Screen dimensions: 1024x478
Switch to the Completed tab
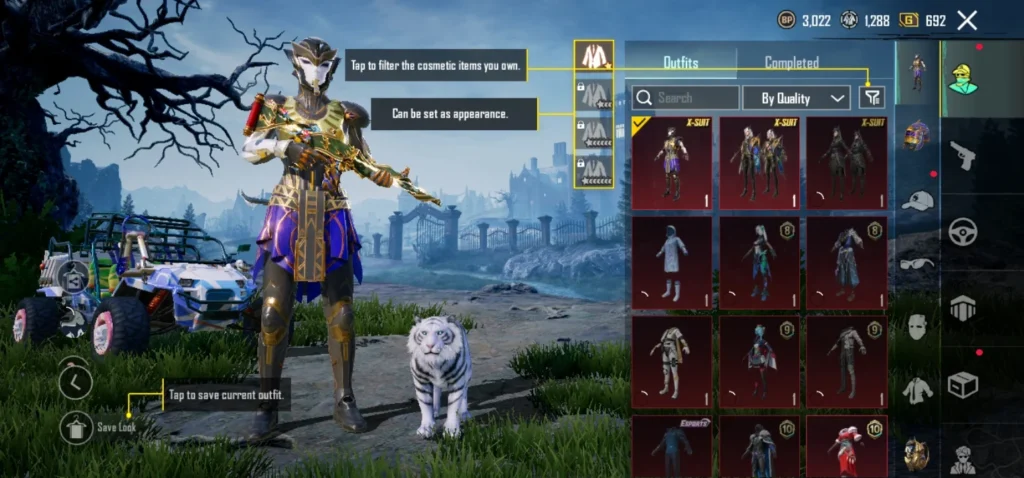[x=792, y=62]
